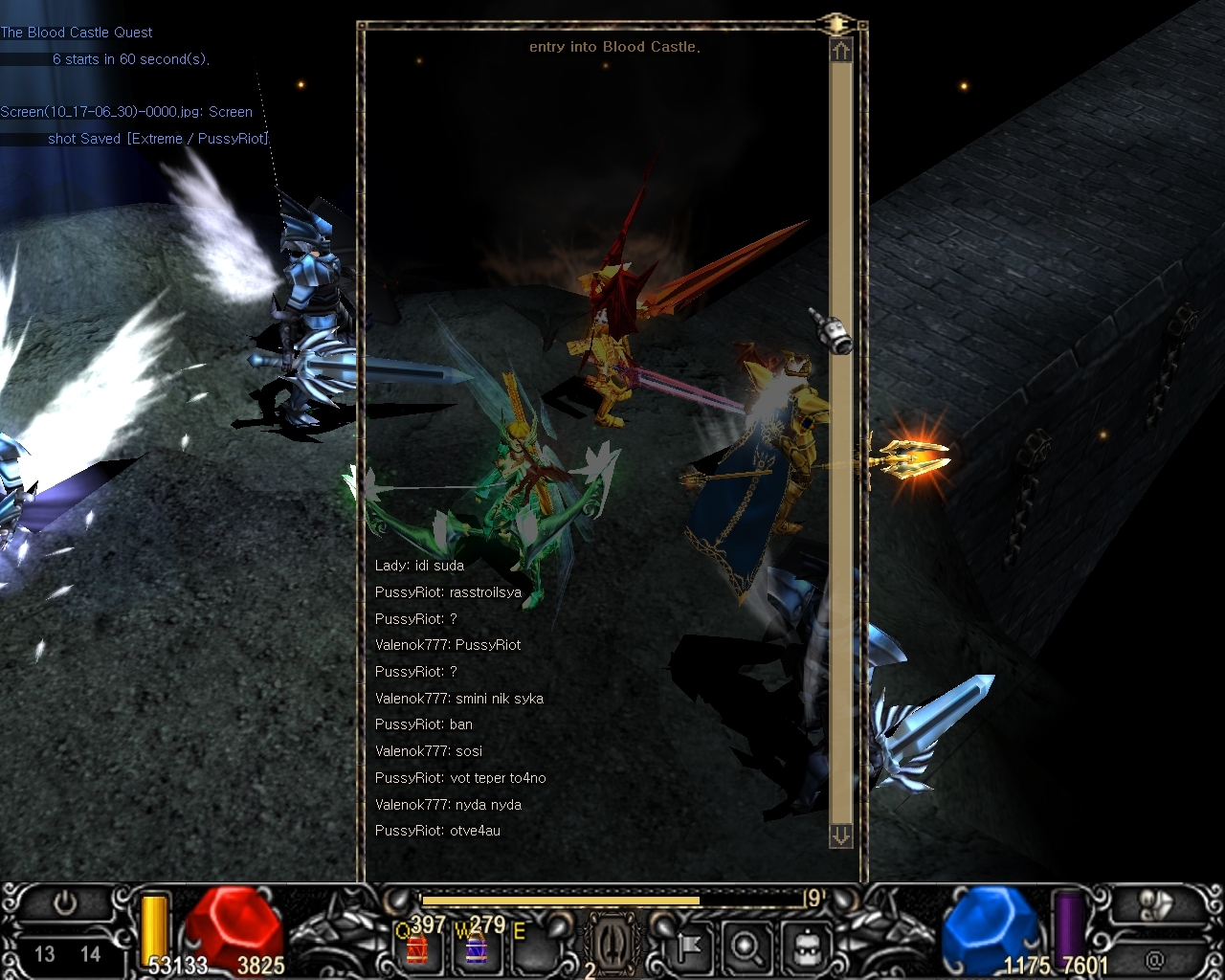Use the red health potion in slot Q
The height and width of the screenshot is (980, 1225).
coord(417,947)
